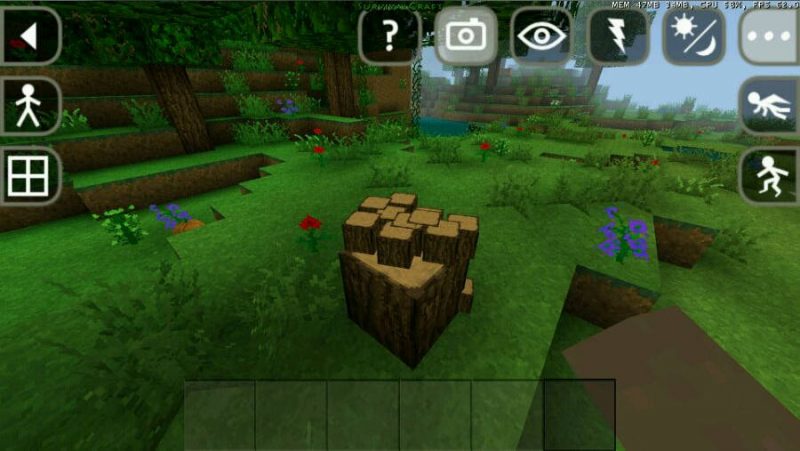Toggle day and night with sun-moon button
Viewport: 800px width, 451px height.
click(x=693, y=37)
